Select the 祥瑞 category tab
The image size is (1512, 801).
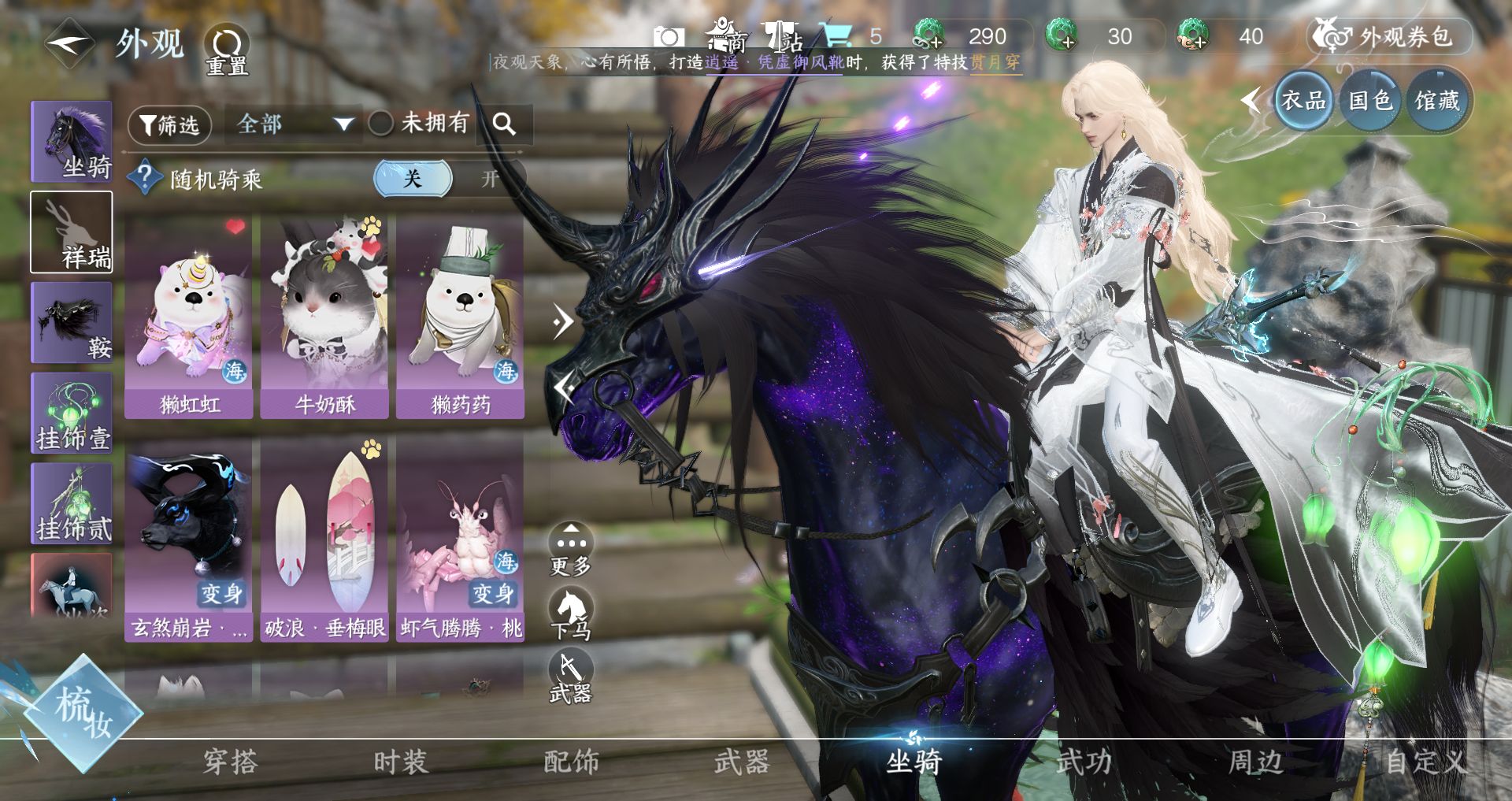tap(72, 232)
